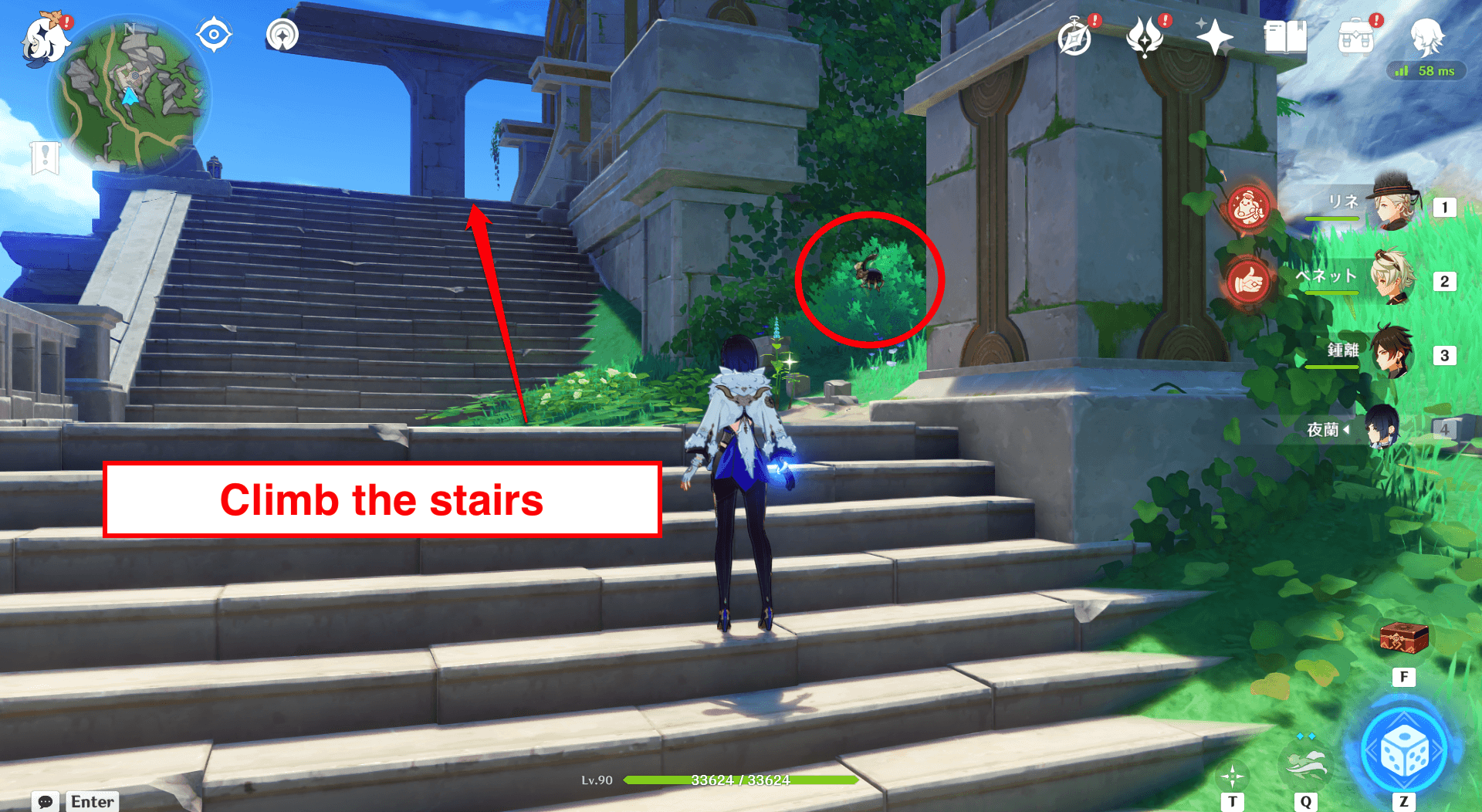Viewport: 1482px width, 812px height.
Task: Select the clapping emote bubble
Action: [x=1248, y=207]
